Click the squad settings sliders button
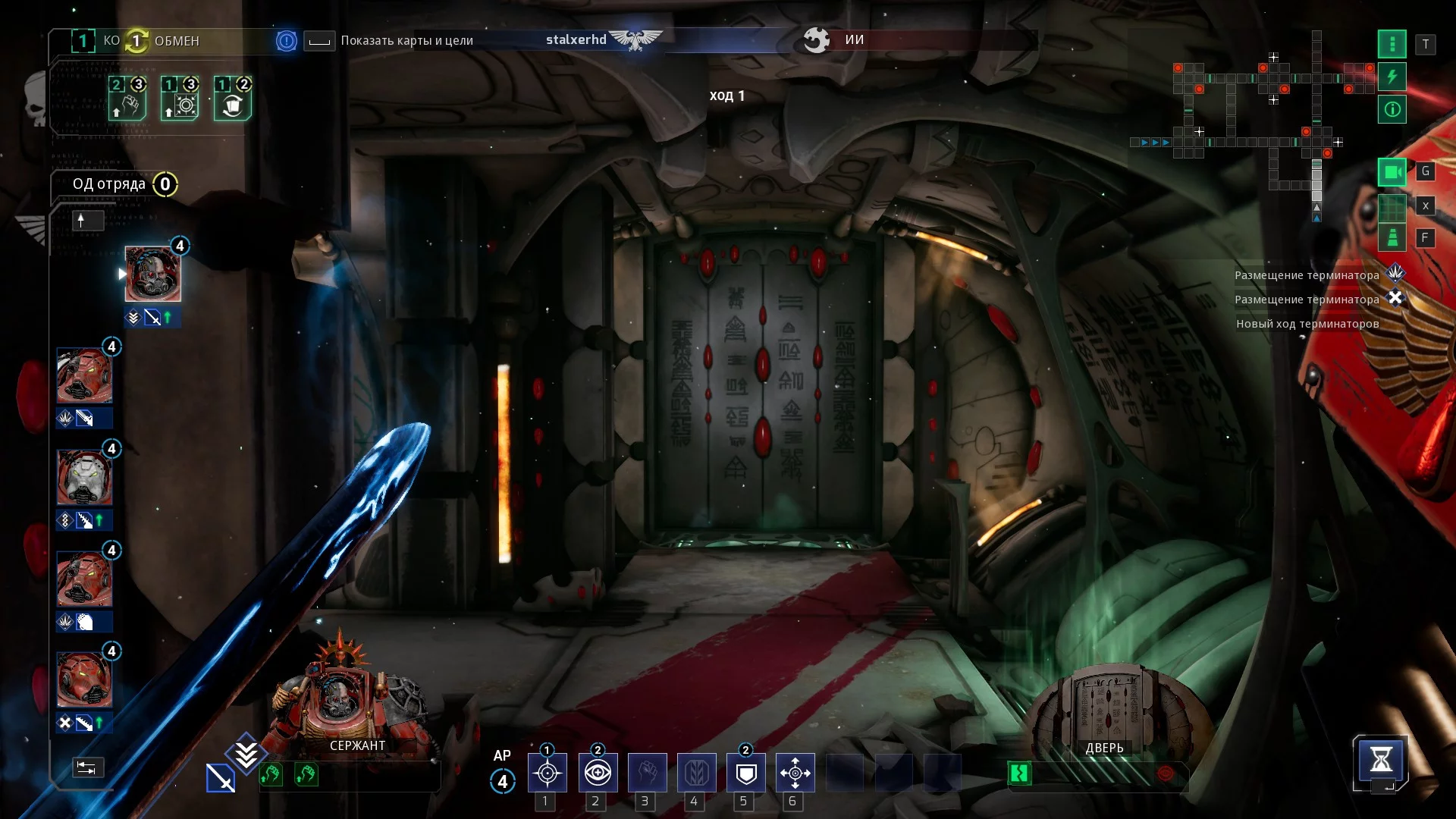Viewport: 1456px width, 819px height. 87,767
